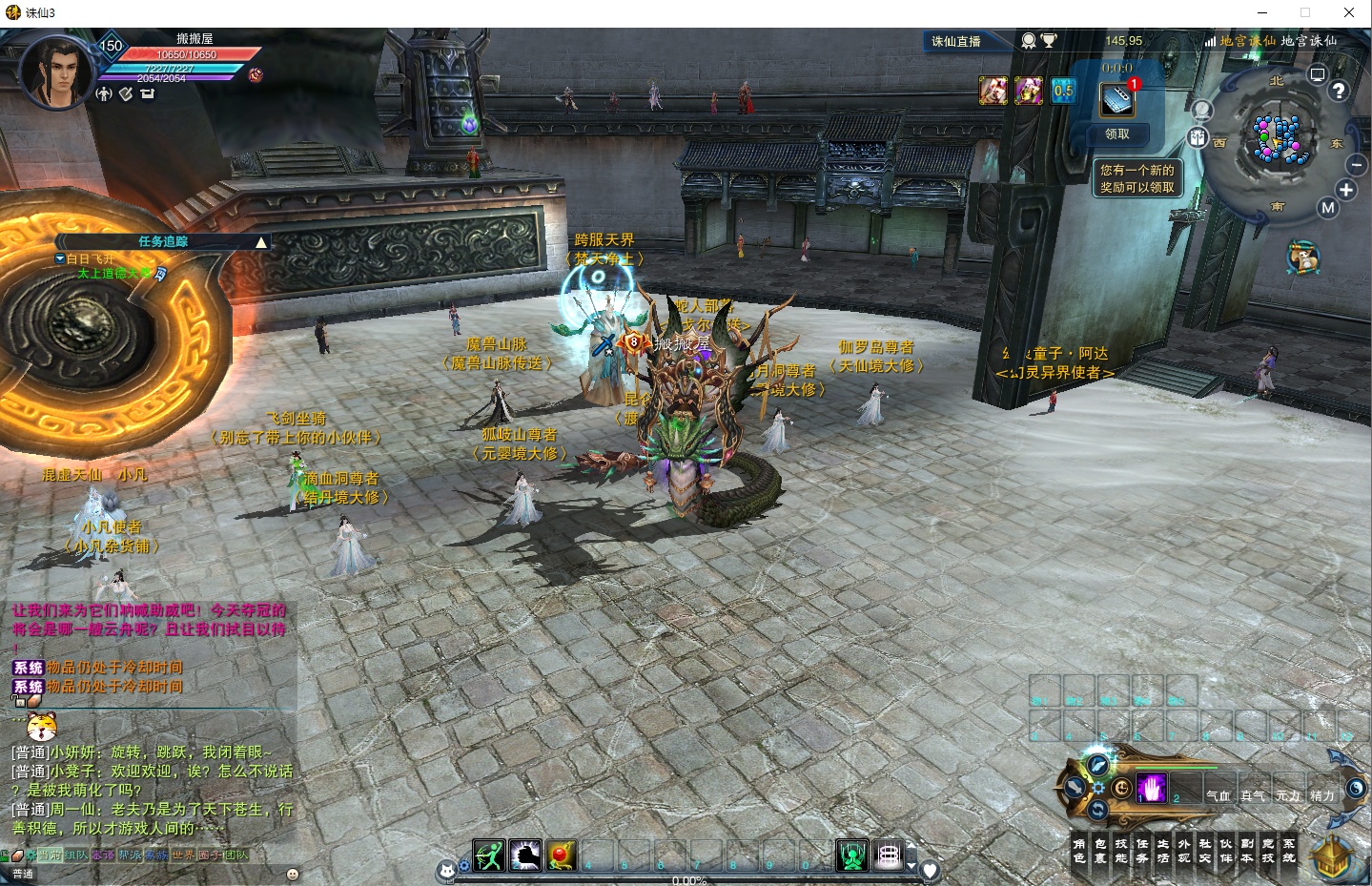1372x886 pixels.
Task: Zoom in the minimap with the plus button
Action: [1345, 190]
